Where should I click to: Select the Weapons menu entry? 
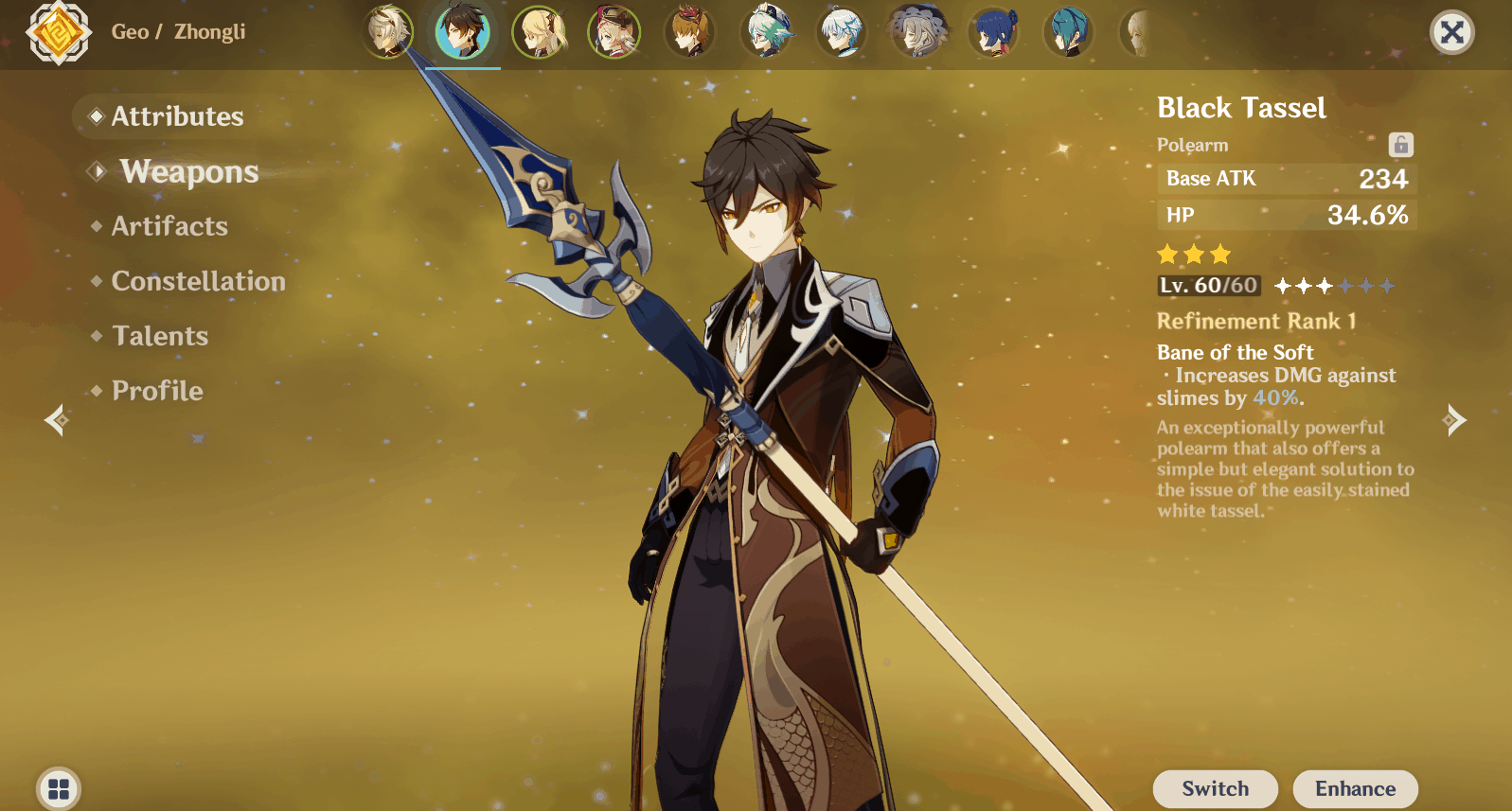pos(188,171)
